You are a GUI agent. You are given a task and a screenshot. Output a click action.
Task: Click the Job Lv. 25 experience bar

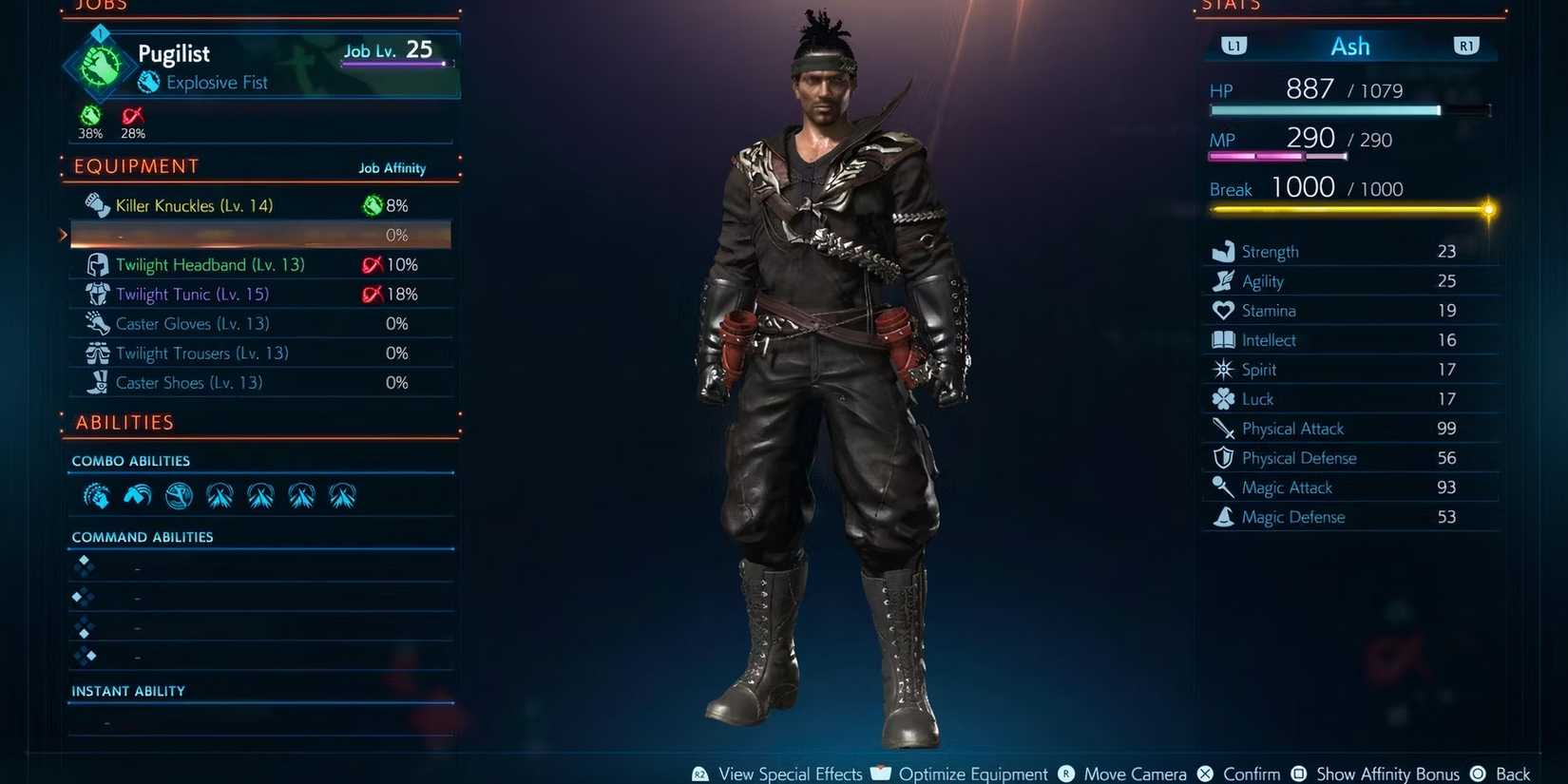point(392,64)
